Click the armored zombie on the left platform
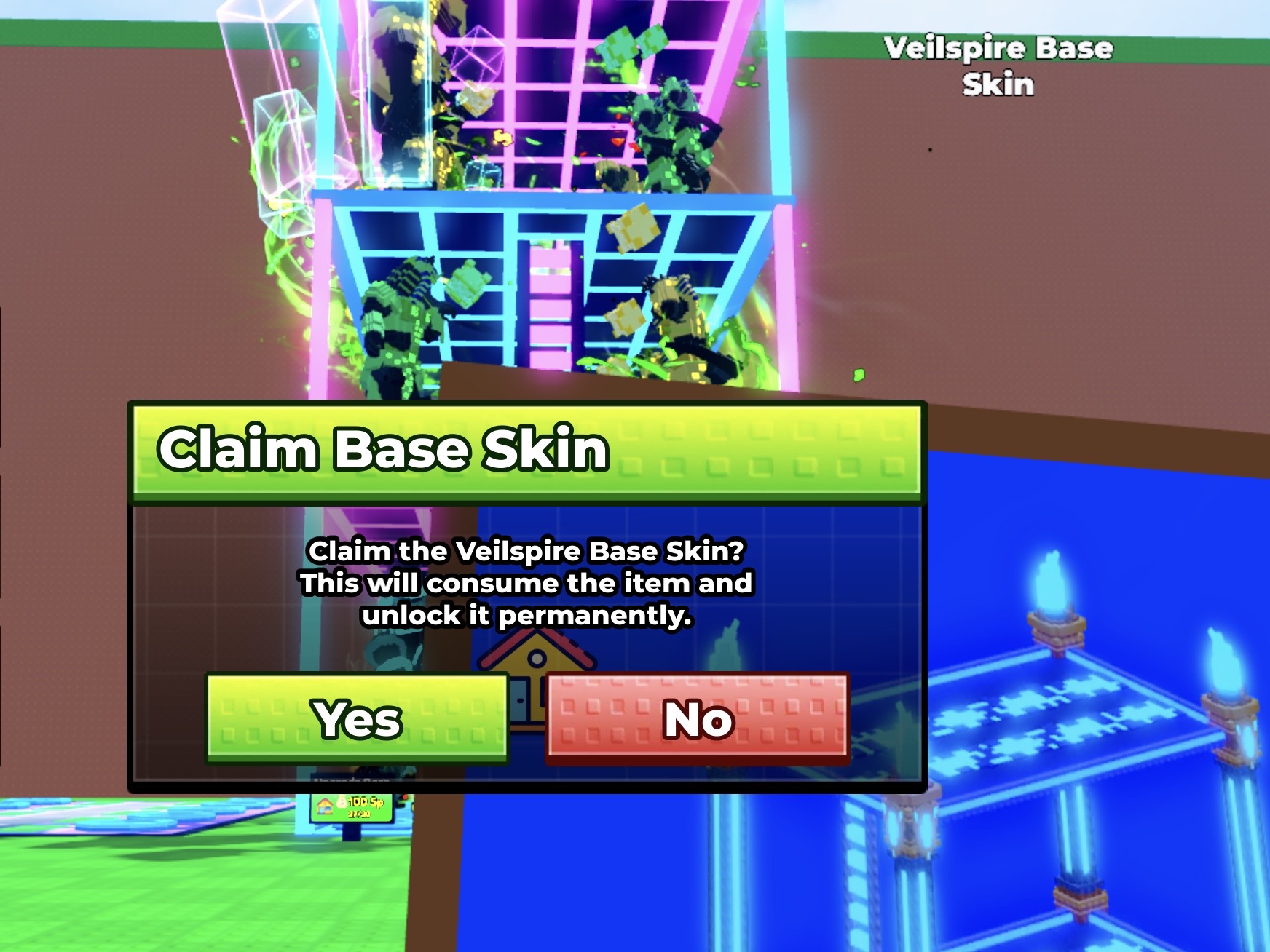Viewport: 1270px width, 952px height. [x=397, y=328]
